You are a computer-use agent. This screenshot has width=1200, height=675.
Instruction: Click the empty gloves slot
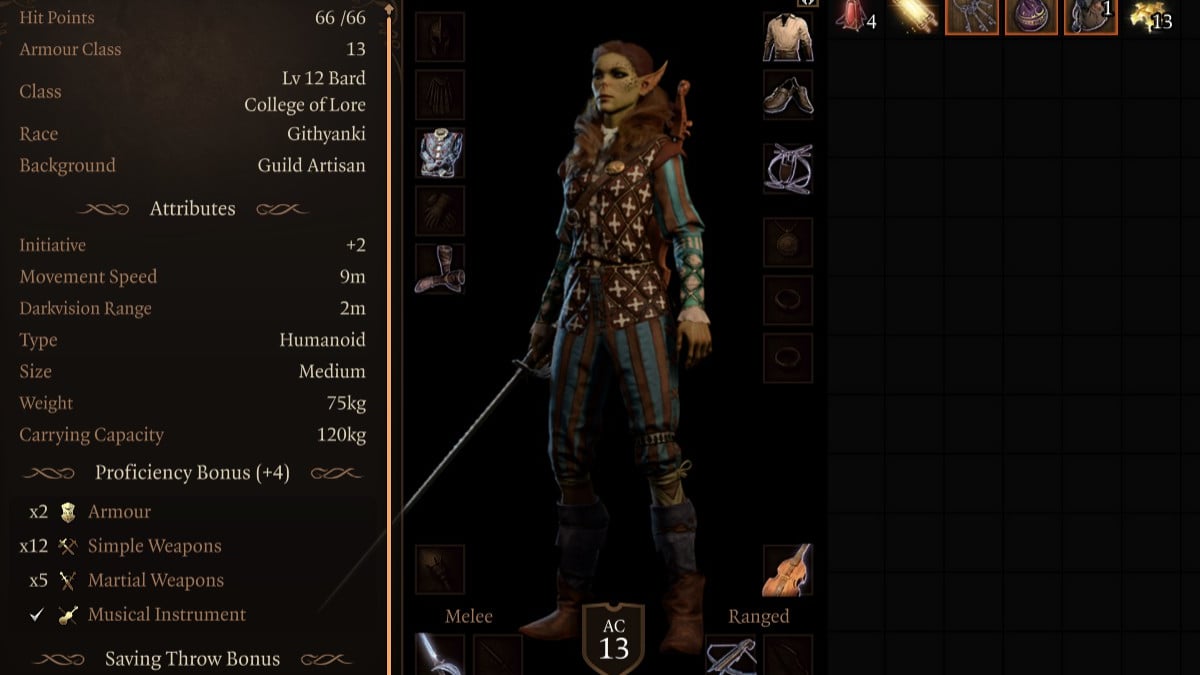tap(439, 211)
